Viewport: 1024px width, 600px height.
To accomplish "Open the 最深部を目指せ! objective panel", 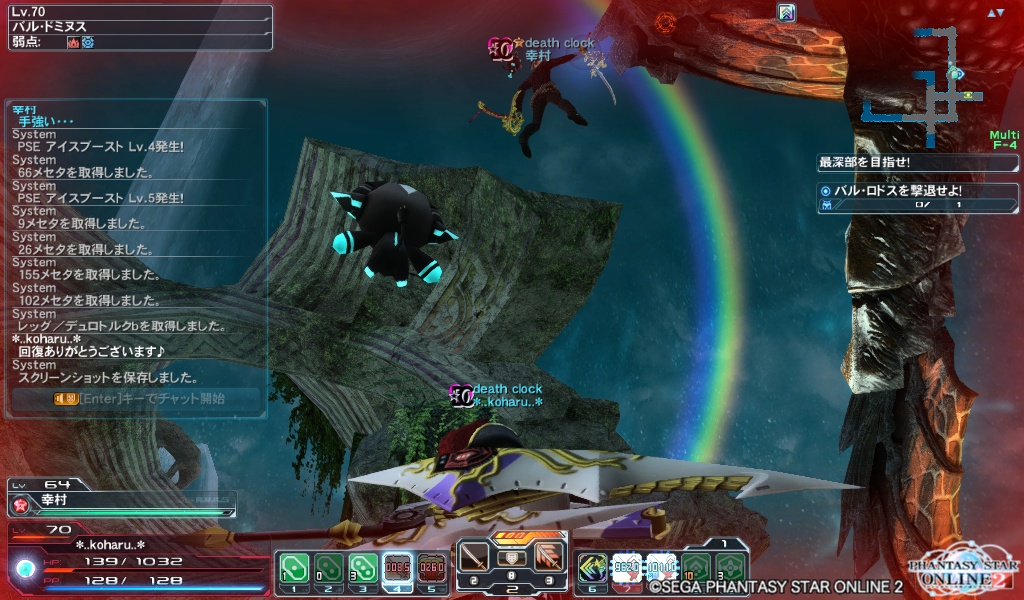I will [x=917, y=162].
